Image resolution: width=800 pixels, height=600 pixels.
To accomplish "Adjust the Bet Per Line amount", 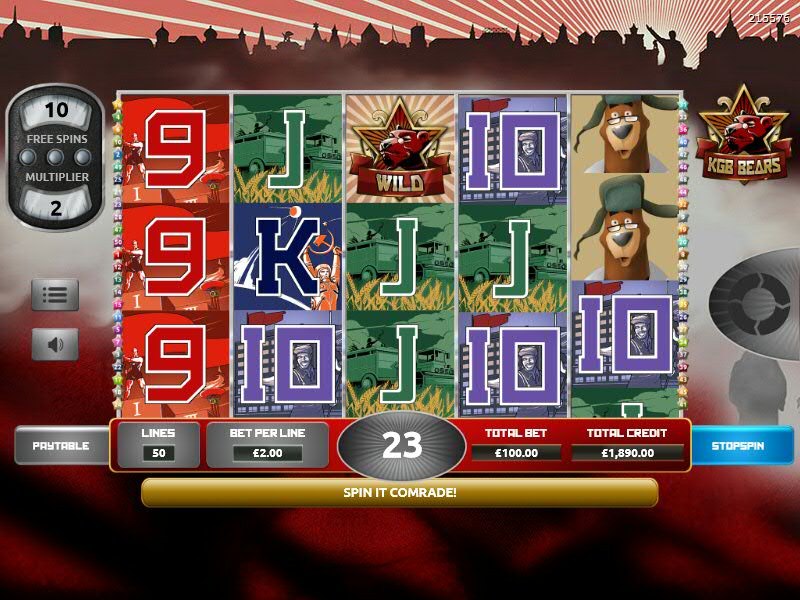I will [x=267, y=453].
